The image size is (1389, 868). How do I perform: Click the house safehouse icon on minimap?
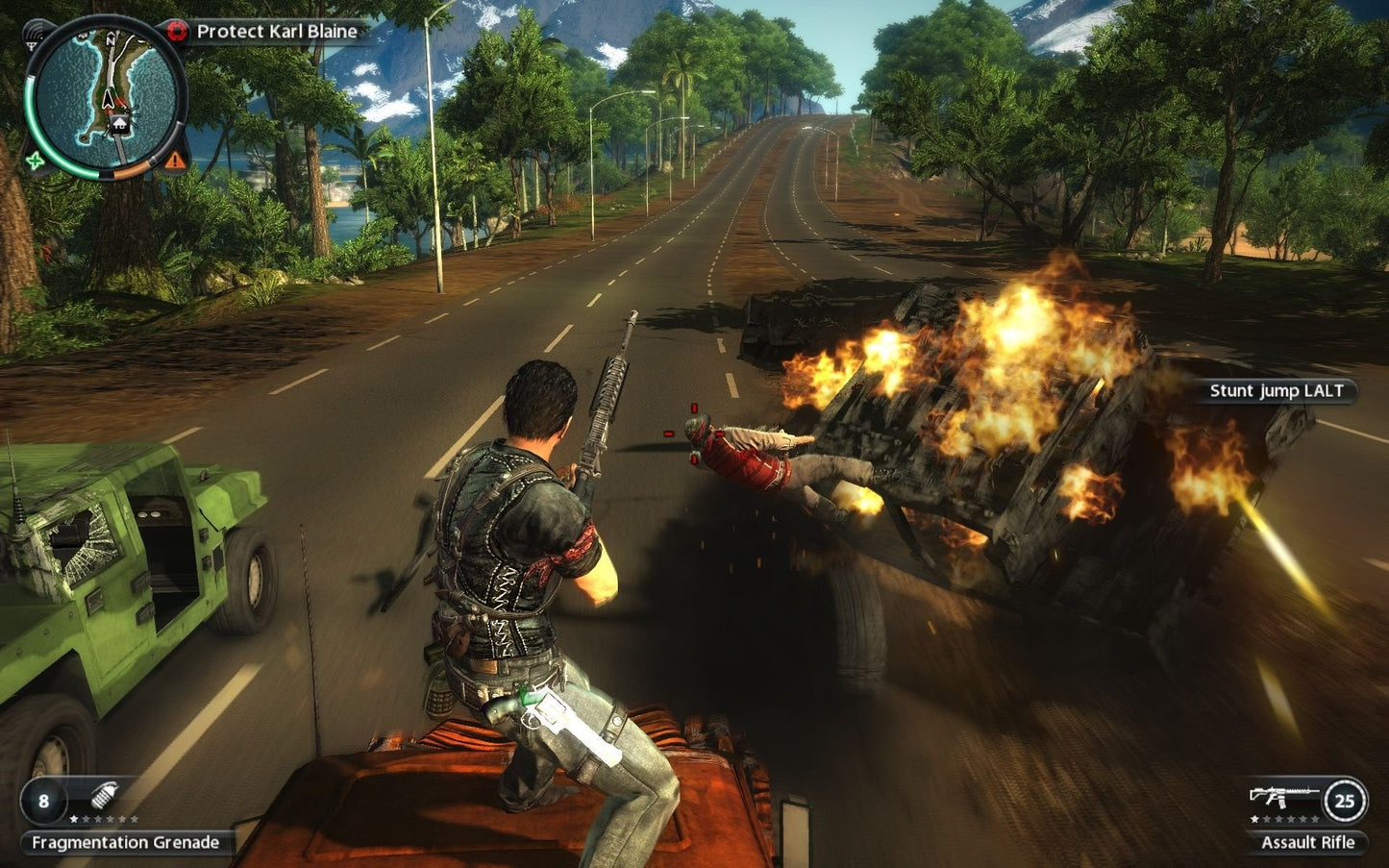click(x=120, y=123)
